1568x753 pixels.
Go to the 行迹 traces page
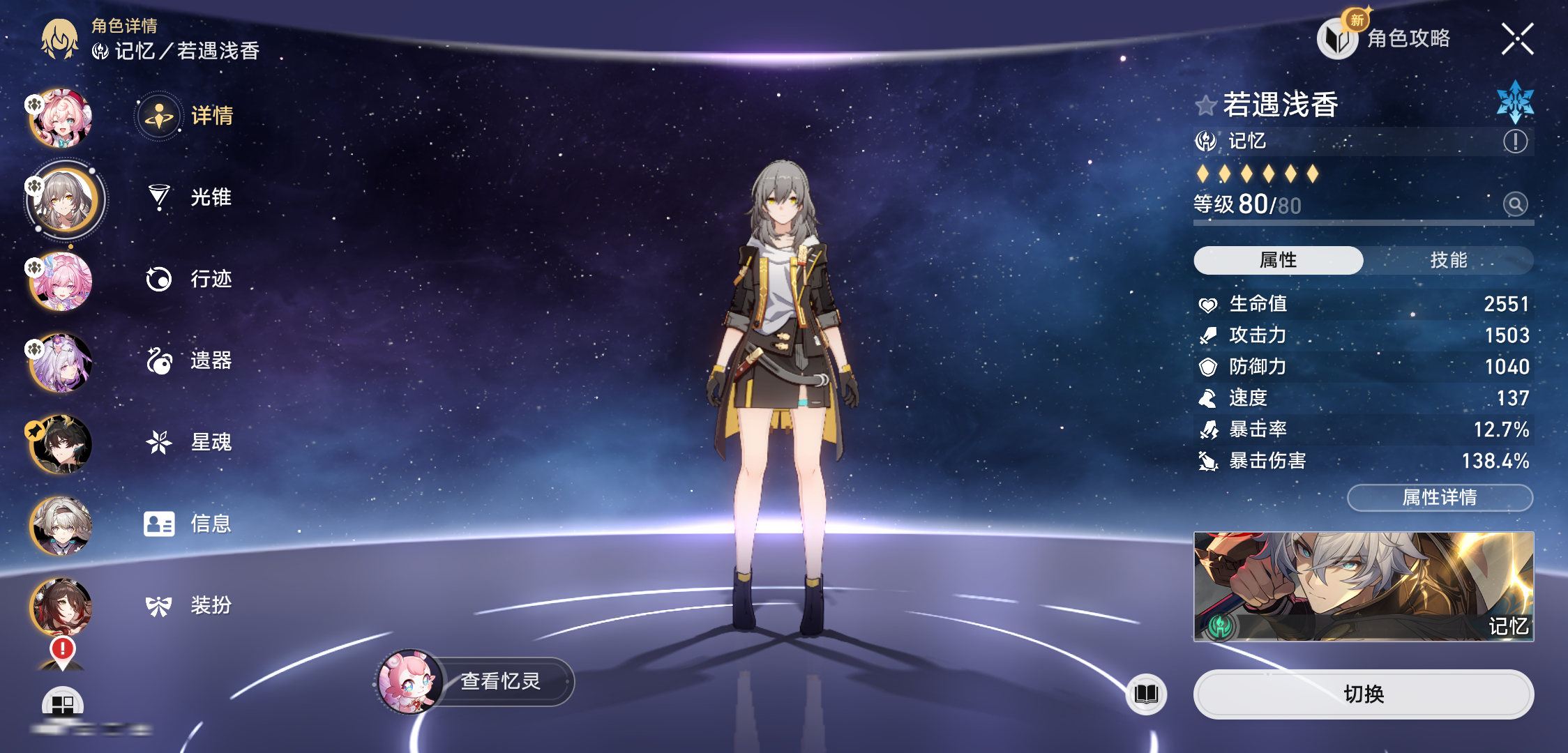[x=190, y=279]
